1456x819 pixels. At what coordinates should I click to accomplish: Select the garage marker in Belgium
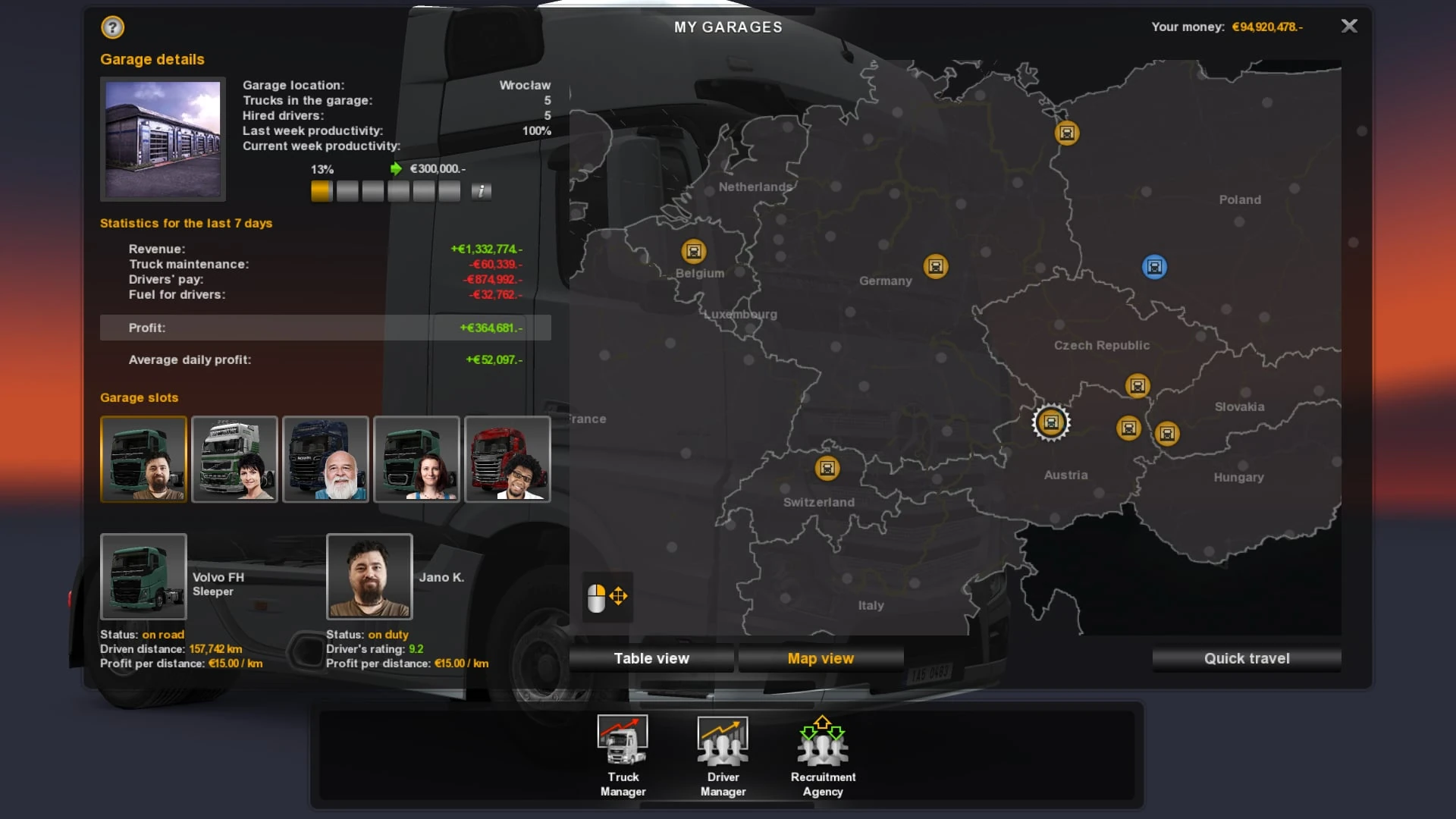coord(693,251)
